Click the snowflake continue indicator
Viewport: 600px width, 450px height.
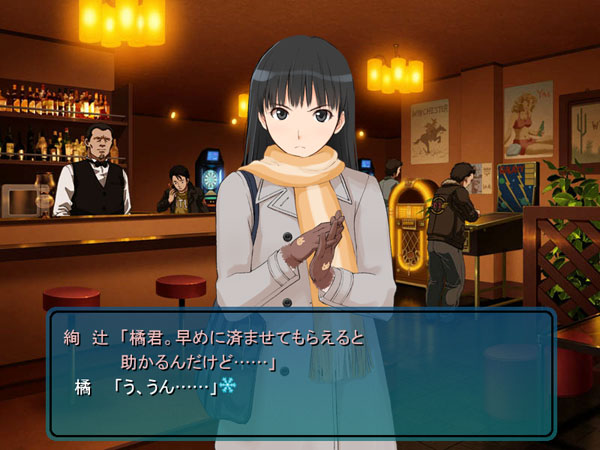click(x=227, y=387)
